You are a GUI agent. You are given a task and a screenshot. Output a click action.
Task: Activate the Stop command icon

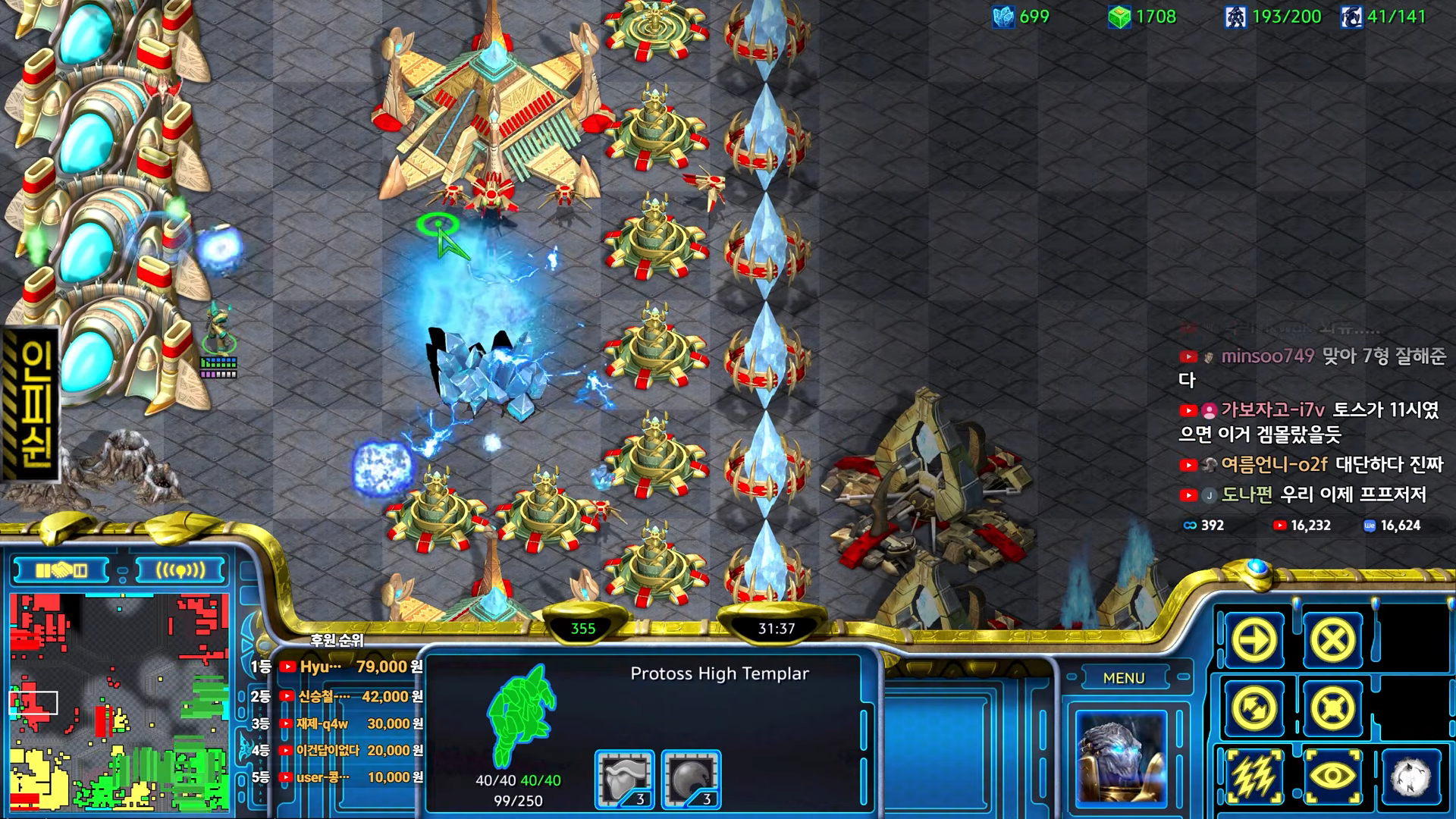pos(1332,641)
